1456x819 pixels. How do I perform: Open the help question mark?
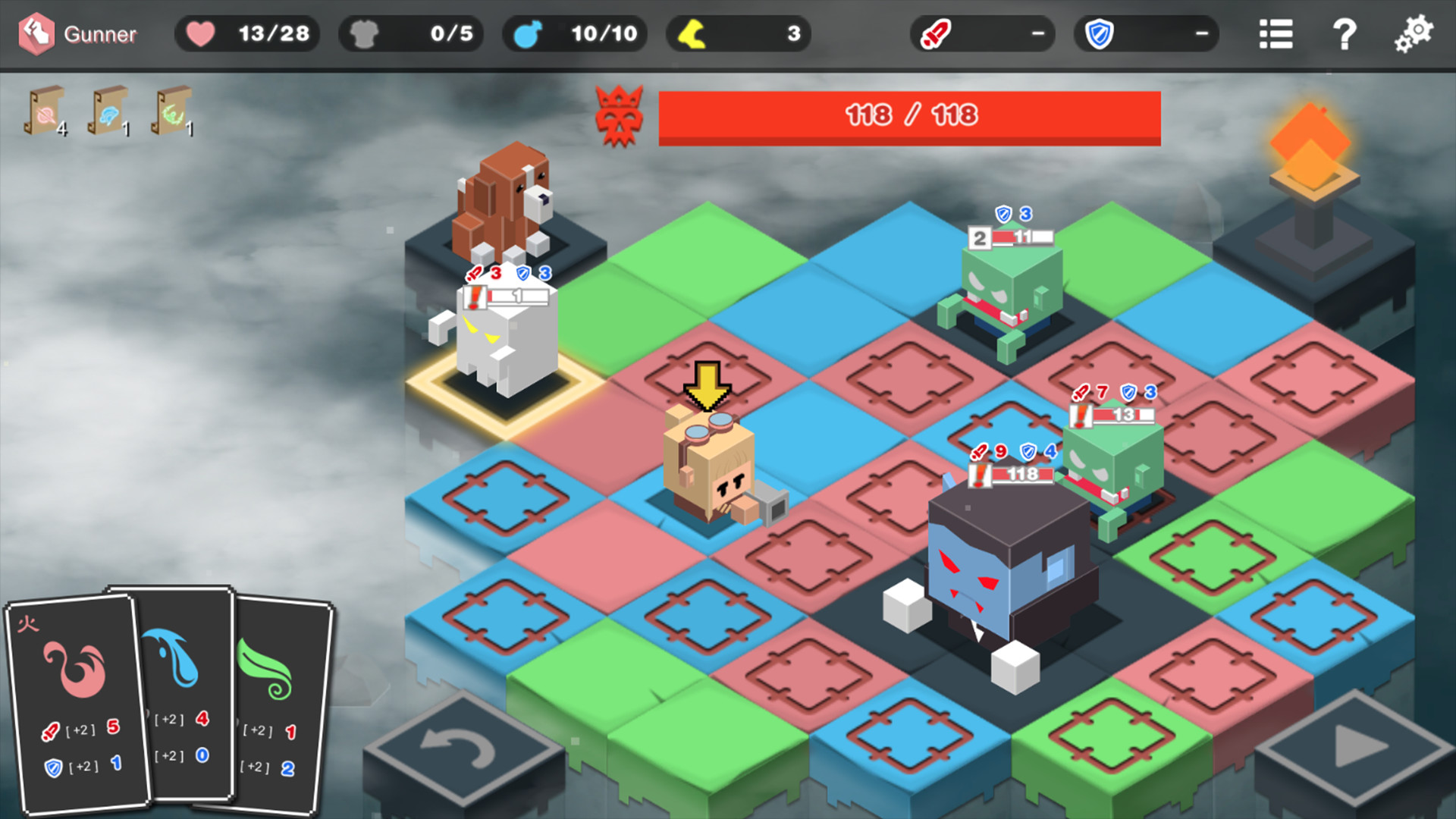coord(1346,33)
